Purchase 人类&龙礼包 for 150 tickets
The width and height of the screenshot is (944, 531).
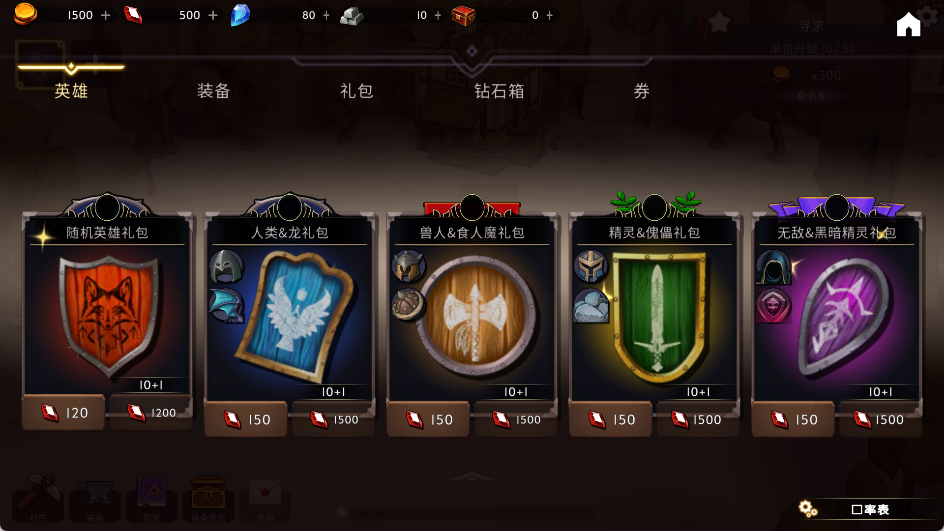[x=246, y=420]
